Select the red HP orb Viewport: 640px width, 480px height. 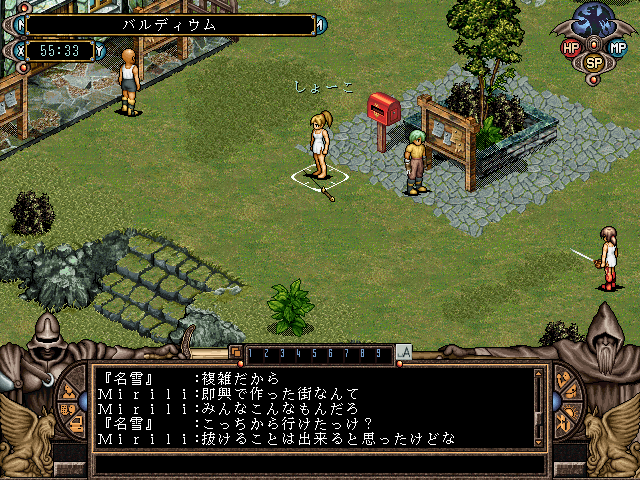pyautogui.click(x=571, y=47)
